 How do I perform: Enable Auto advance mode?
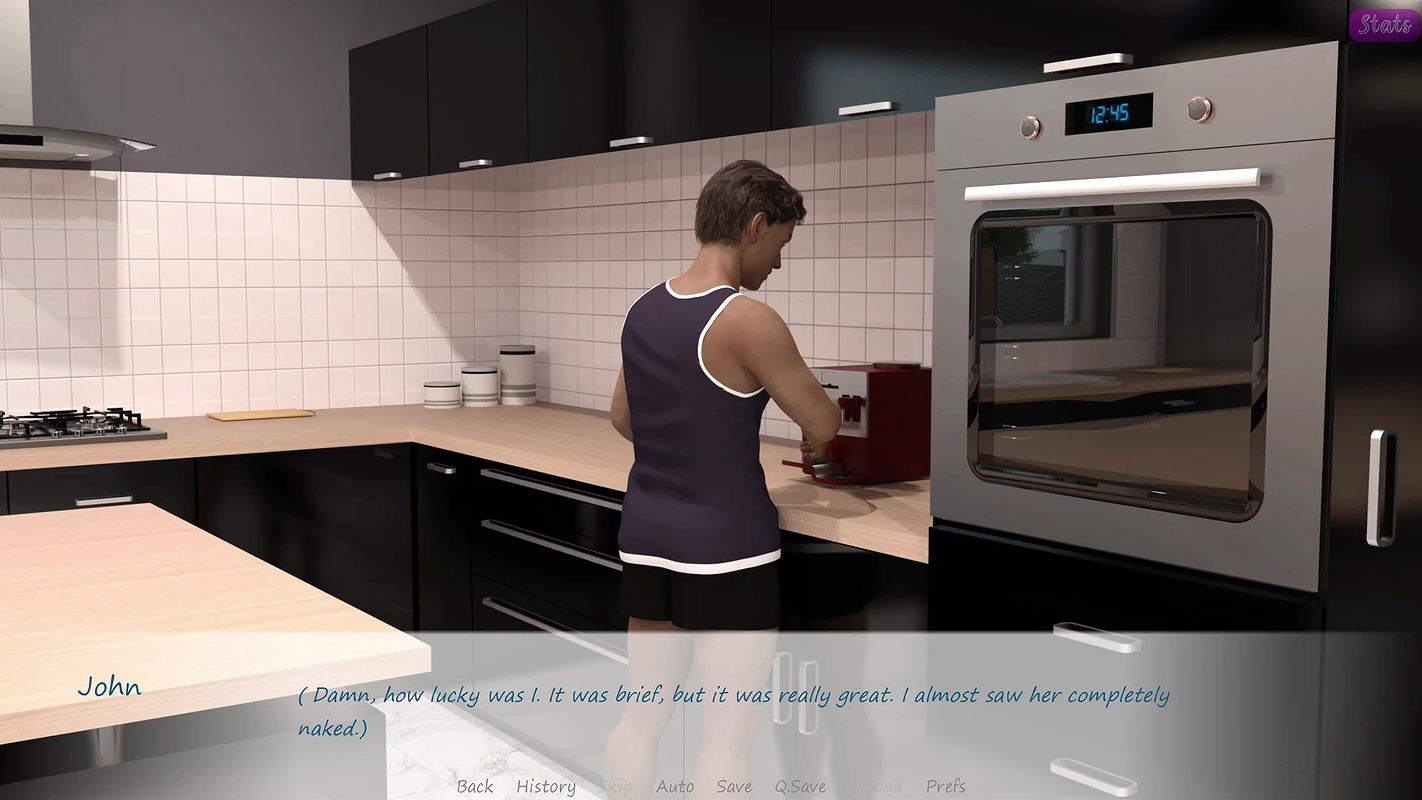[675, 786]
